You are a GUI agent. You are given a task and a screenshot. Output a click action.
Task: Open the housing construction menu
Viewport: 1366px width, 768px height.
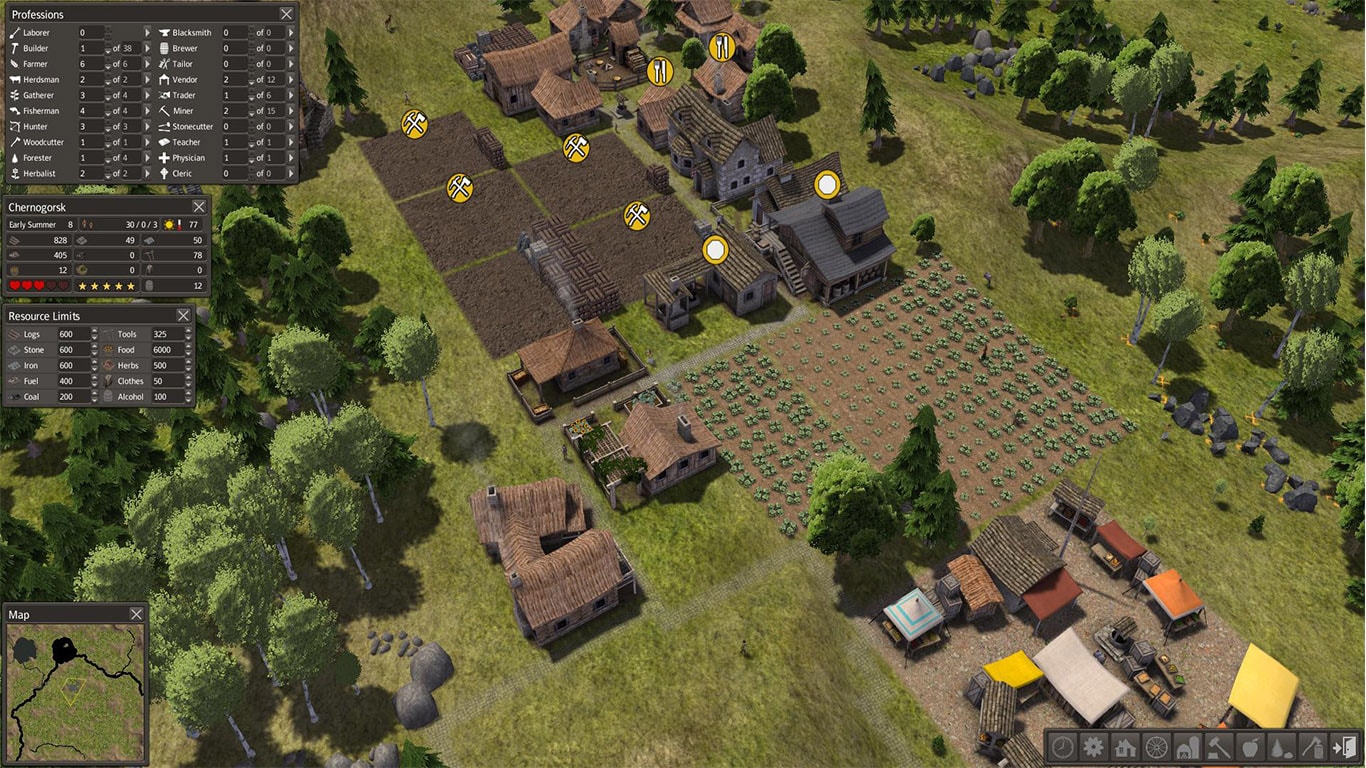(x=1126, y=746)
